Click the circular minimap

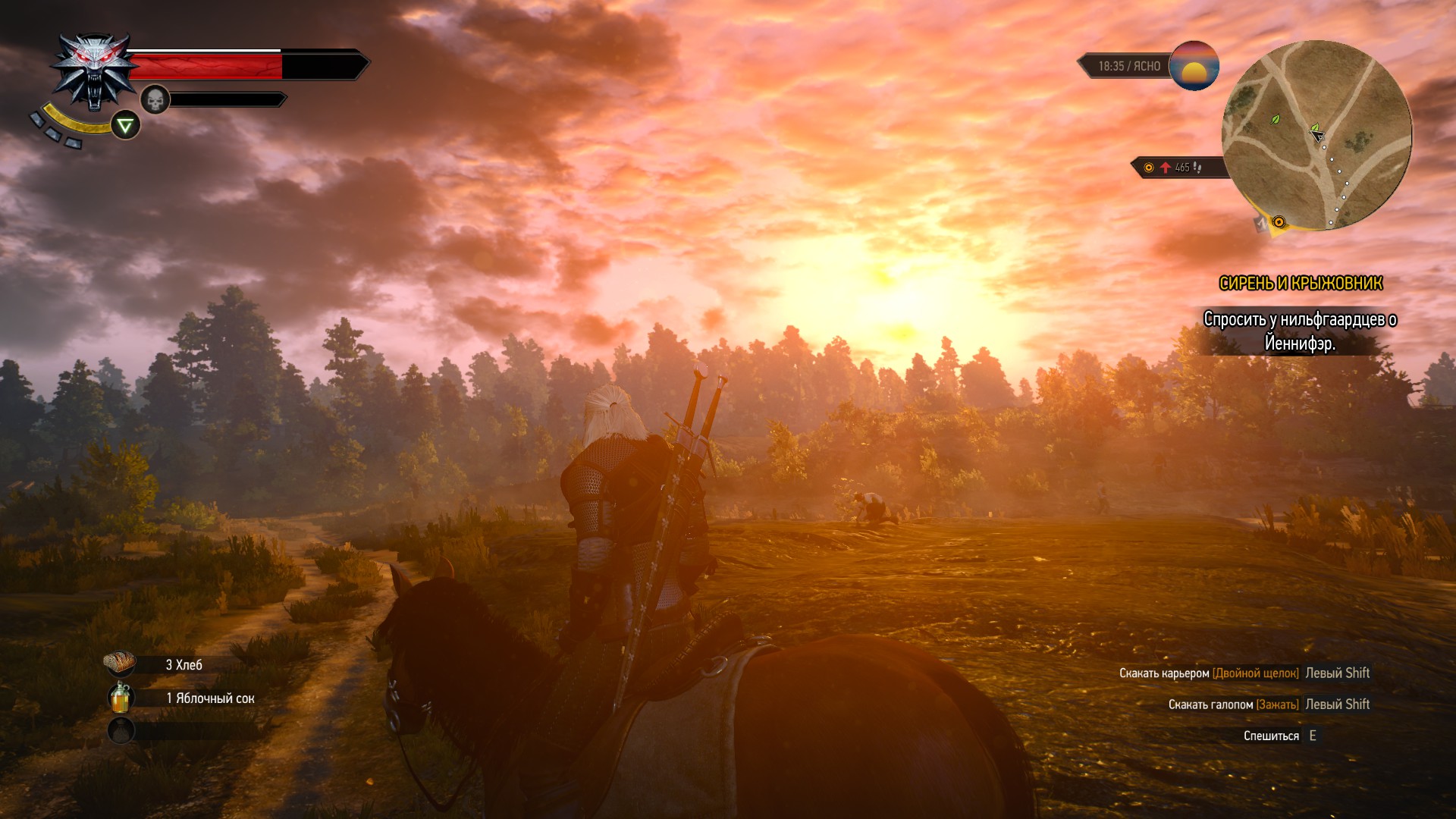(x=1316, y=135)
